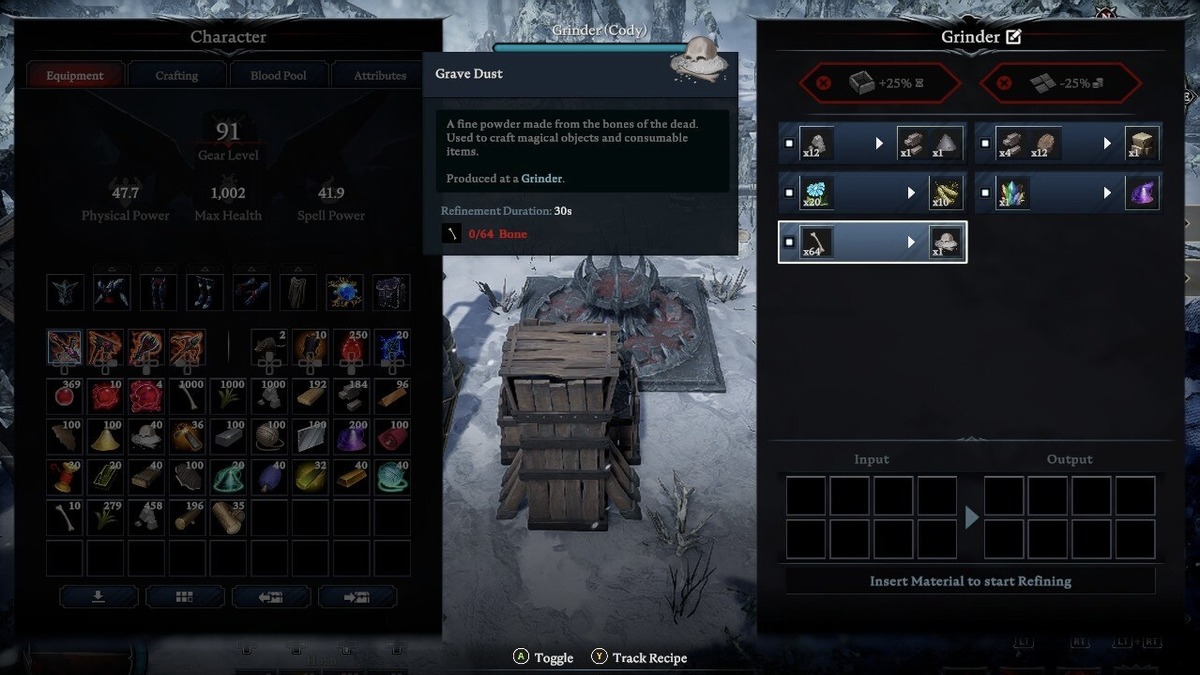Select the Grave Dust recipe row

click(x=872, y=241)
